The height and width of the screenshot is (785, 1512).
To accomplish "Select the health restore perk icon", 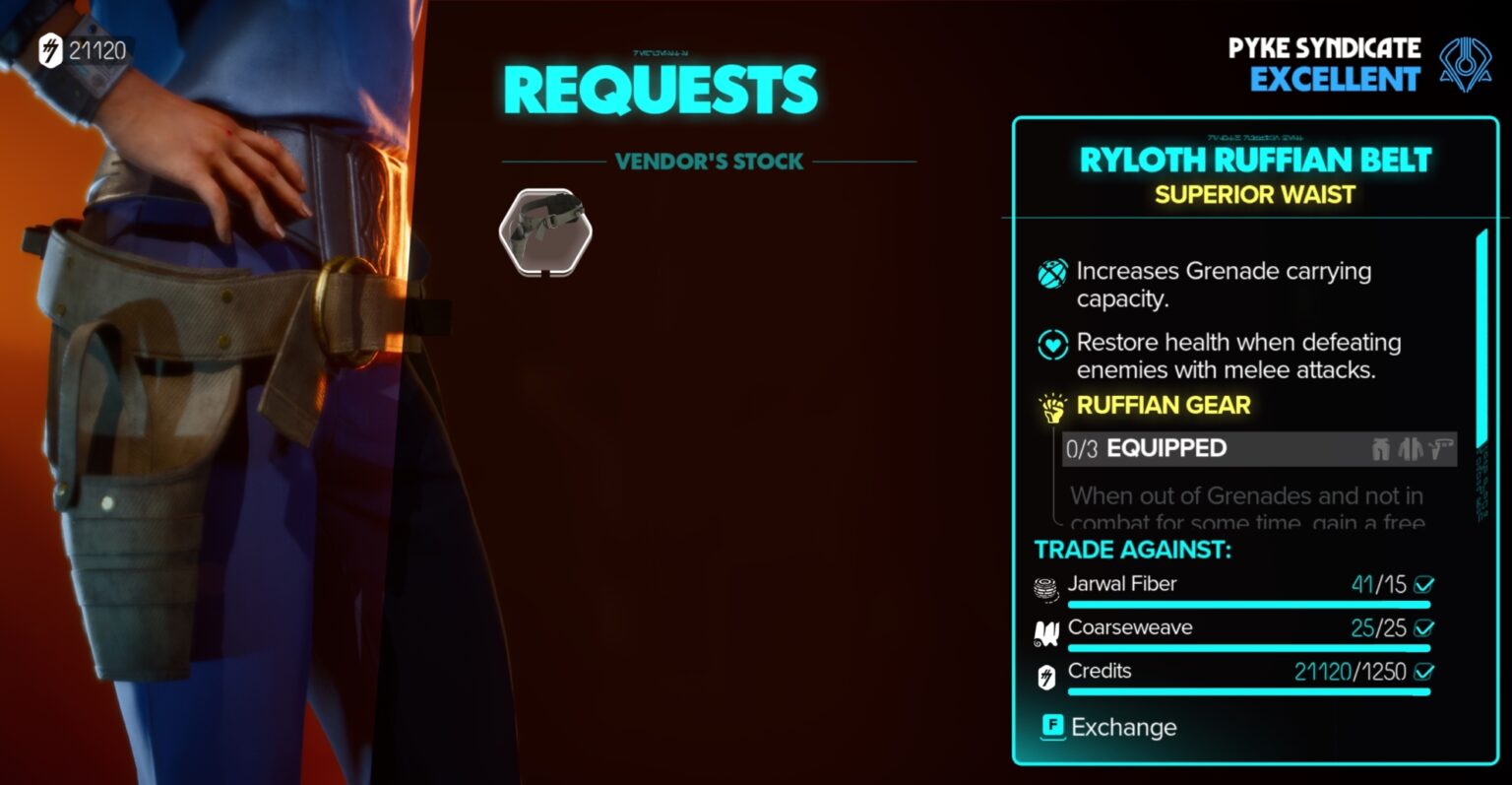I will 1050,344.
